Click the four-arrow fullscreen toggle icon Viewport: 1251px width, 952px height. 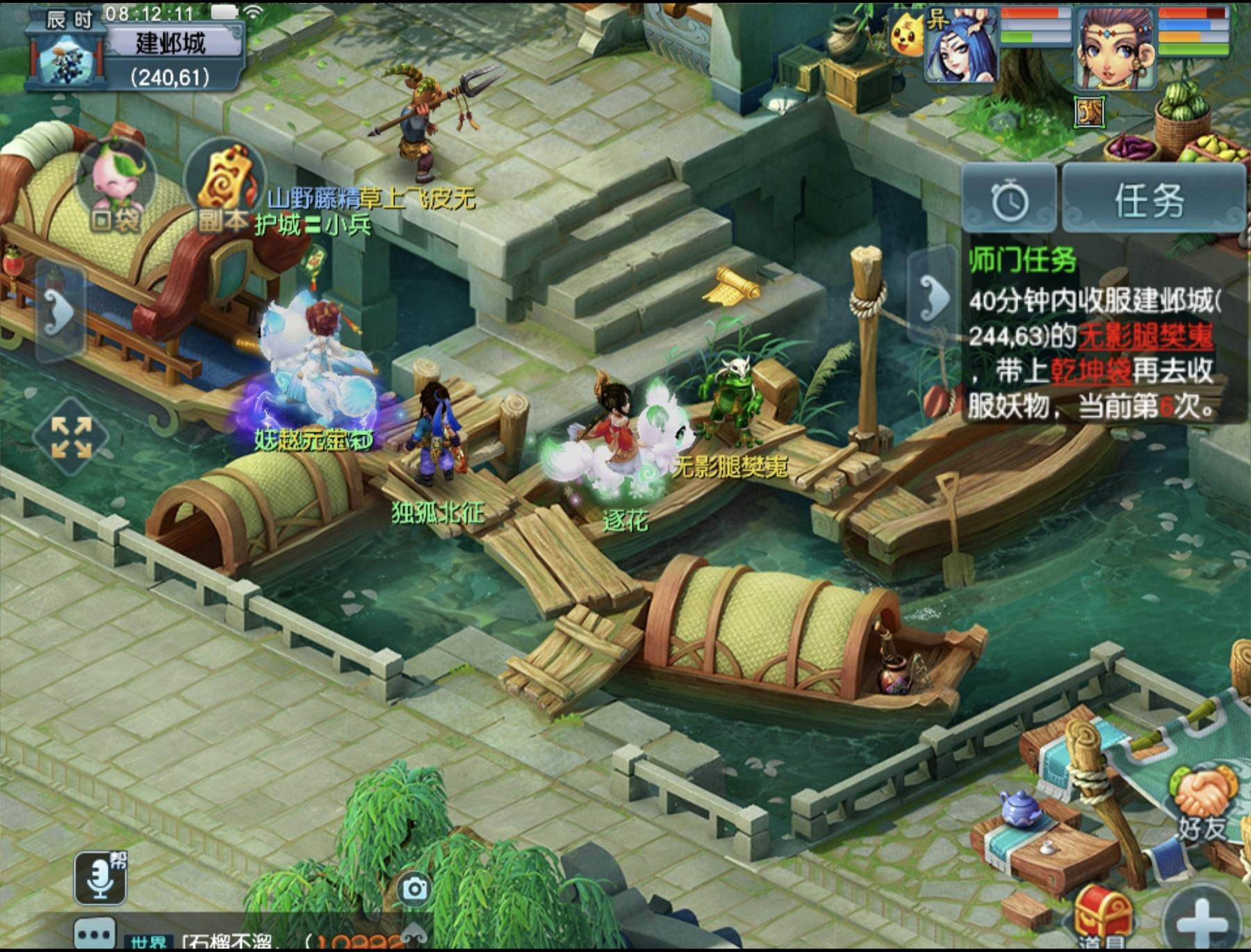(x=71, y=437)
